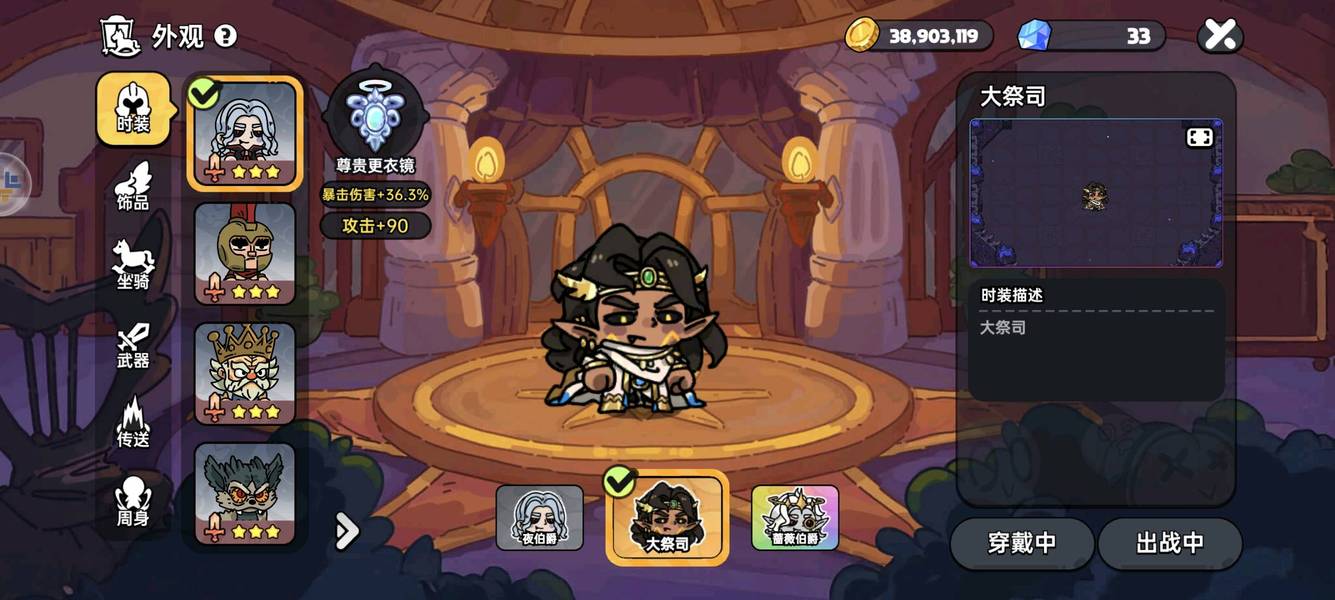Select the crowned king costume tile
The height and width of the screenshot is (600, 1335).
pyautogui.click(x=245, y=373)
